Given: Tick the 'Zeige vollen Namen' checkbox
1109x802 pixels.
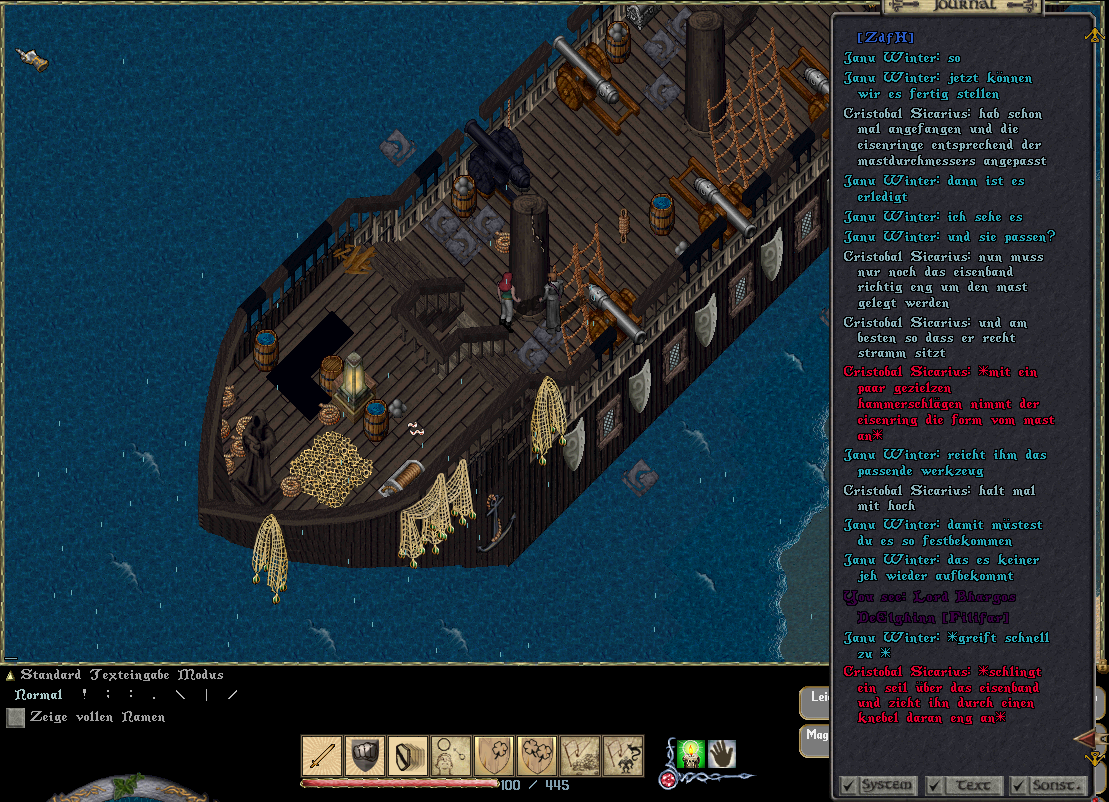Looking at the screenshot, I should pos(15,717).
